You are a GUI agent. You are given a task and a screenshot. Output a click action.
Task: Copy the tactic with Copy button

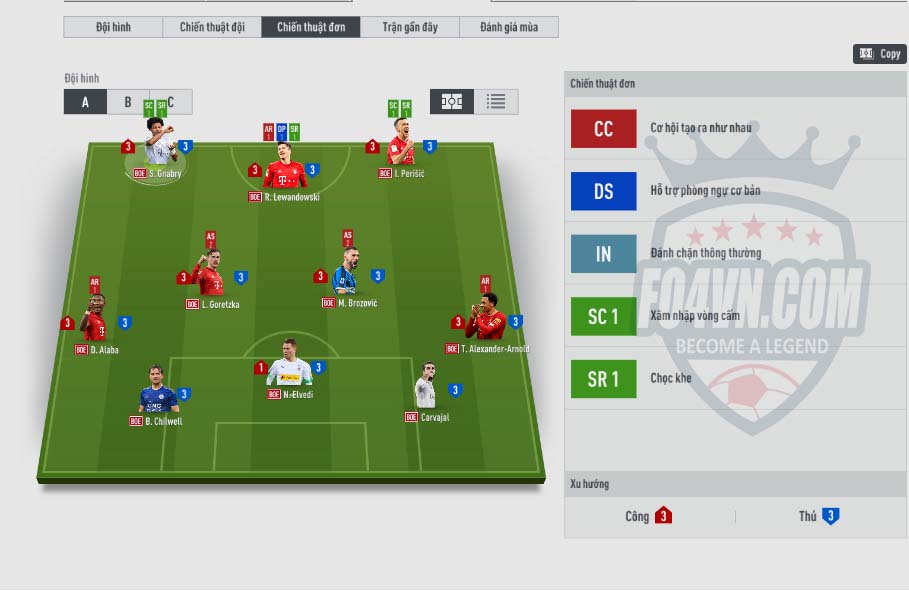pyautogui.click(x=880, y=54)
